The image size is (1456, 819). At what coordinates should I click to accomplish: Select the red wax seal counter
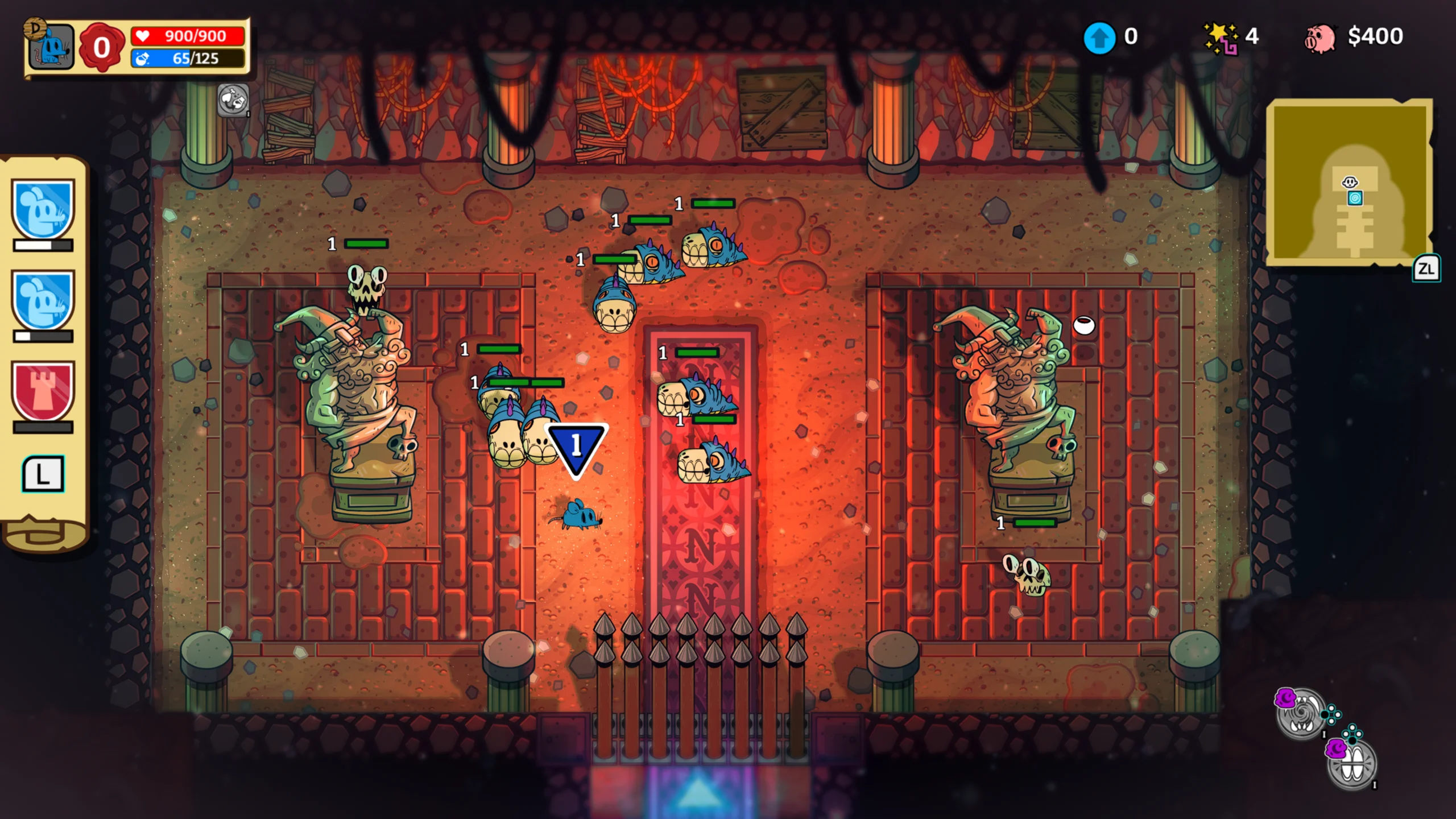101,47
